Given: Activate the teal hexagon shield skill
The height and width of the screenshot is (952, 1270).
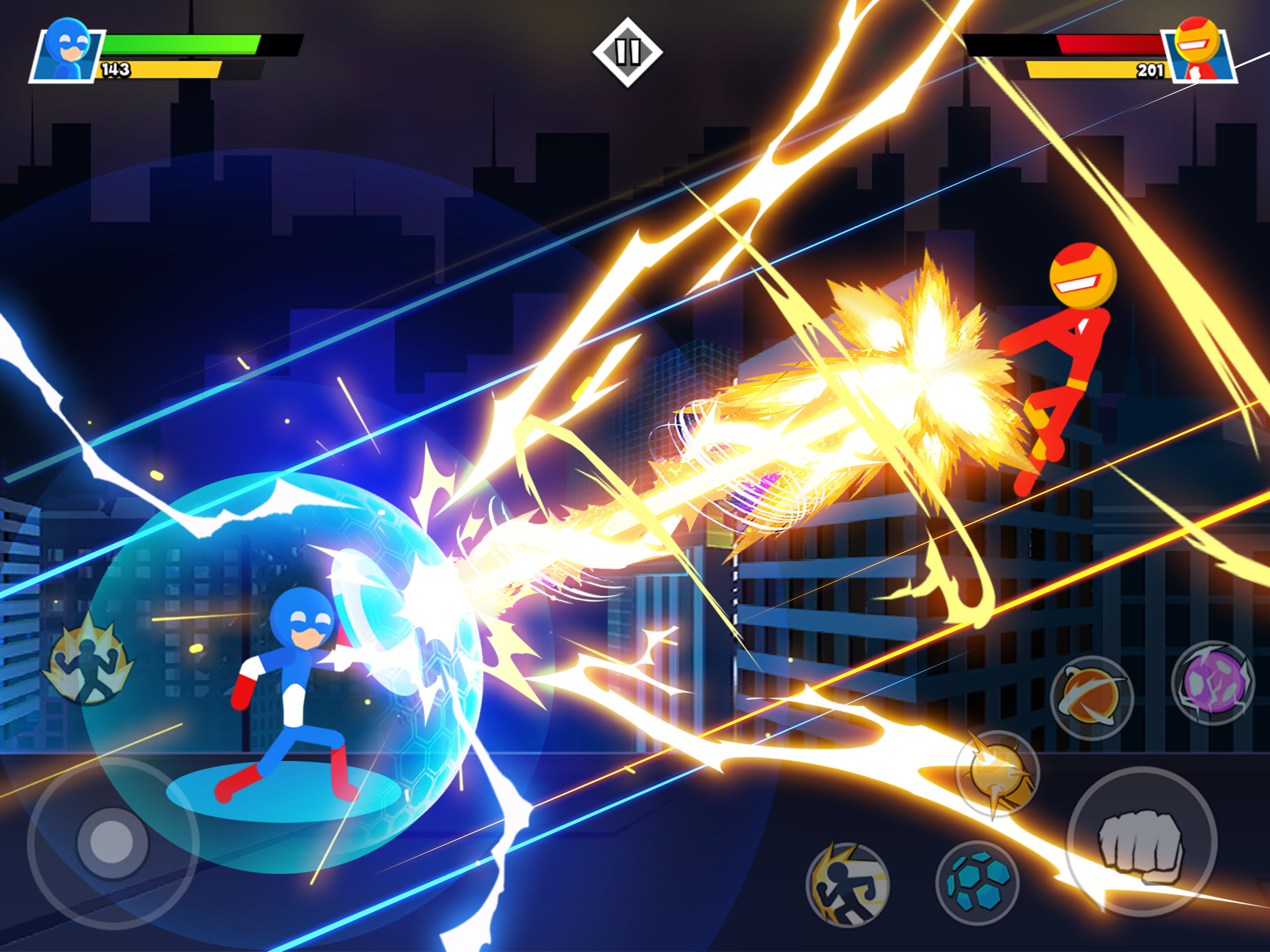Looking at the screenshot, I should (x=977, y=883).
